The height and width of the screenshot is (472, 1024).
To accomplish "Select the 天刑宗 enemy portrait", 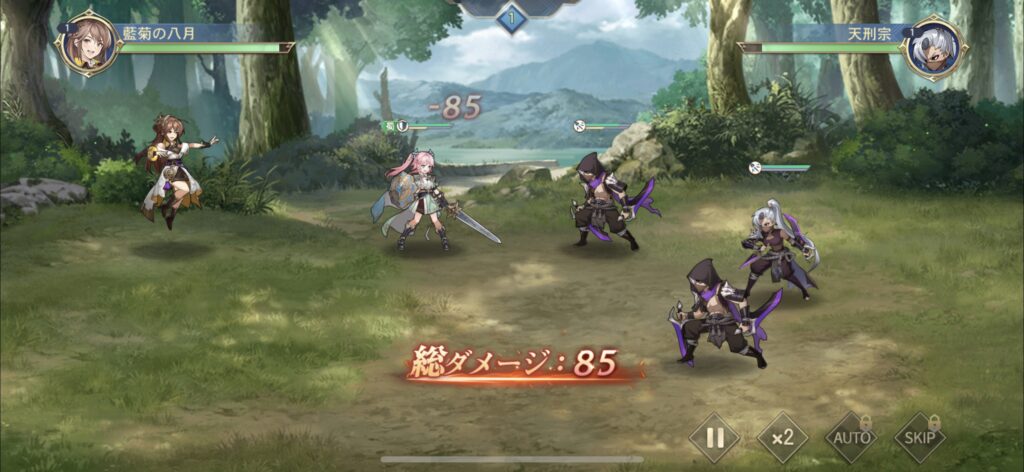I will (x=933, y=46).
